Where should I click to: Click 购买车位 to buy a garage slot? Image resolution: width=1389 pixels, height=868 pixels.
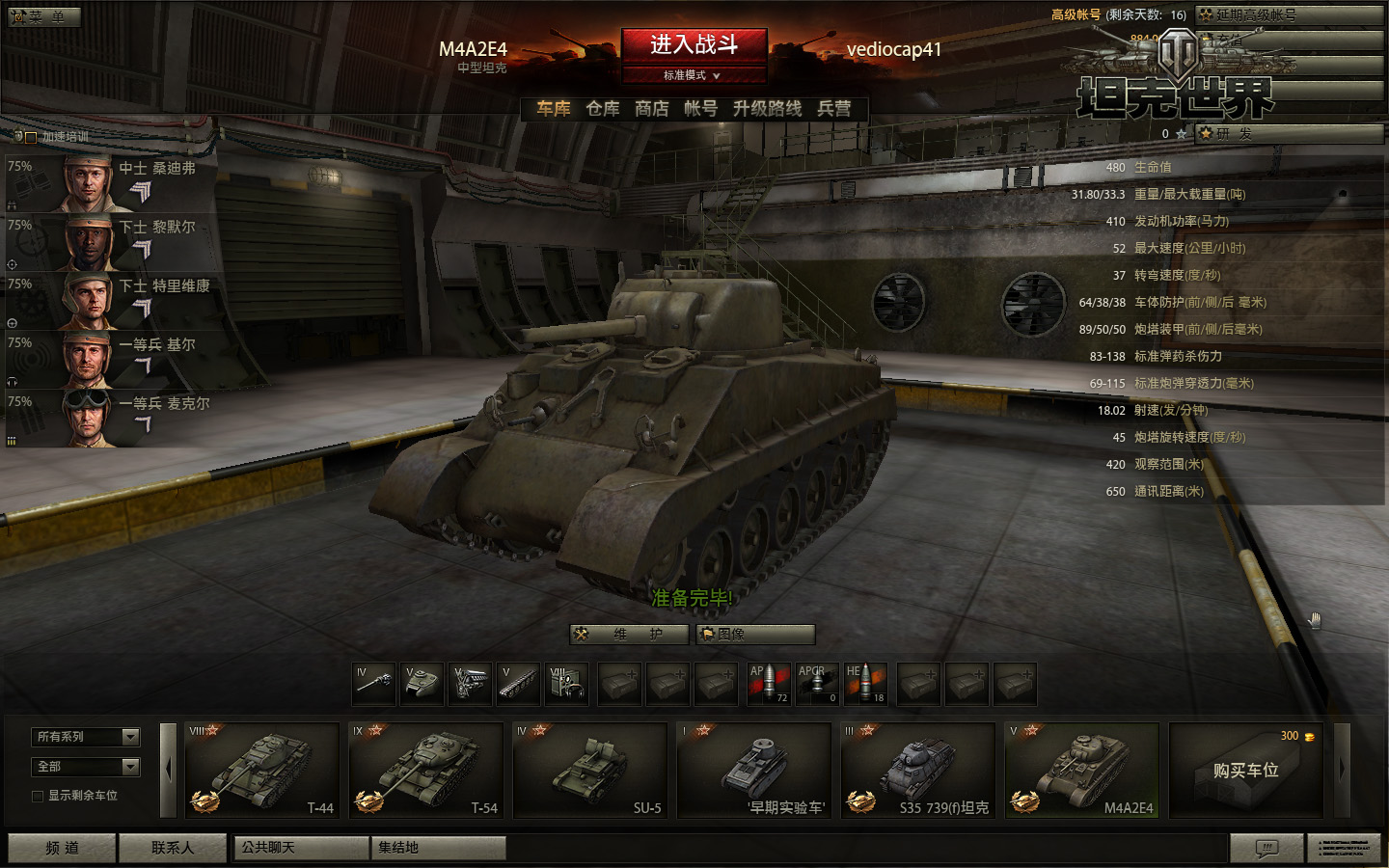pos(1245,770)
